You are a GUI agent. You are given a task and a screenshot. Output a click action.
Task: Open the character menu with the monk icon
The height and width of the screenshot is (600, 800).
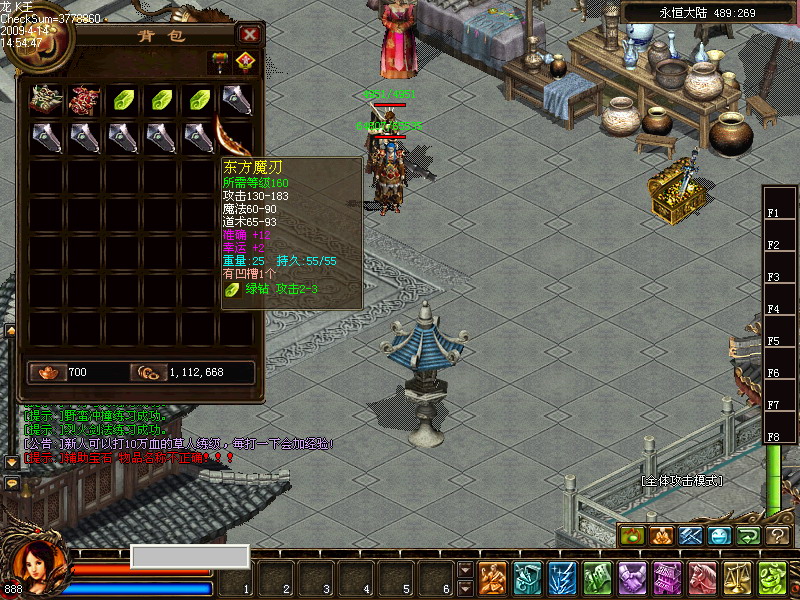coord(492,578)
